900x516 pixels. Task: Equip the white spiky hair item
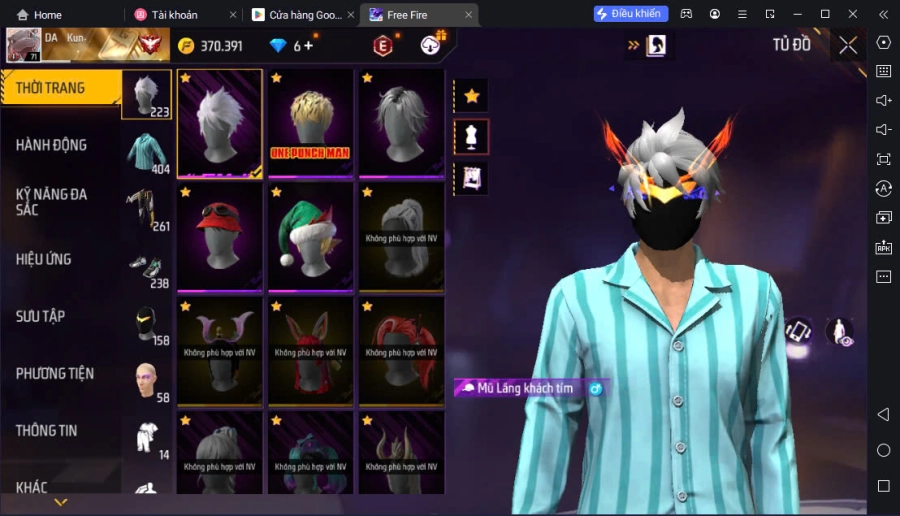(x=220, y=123)
